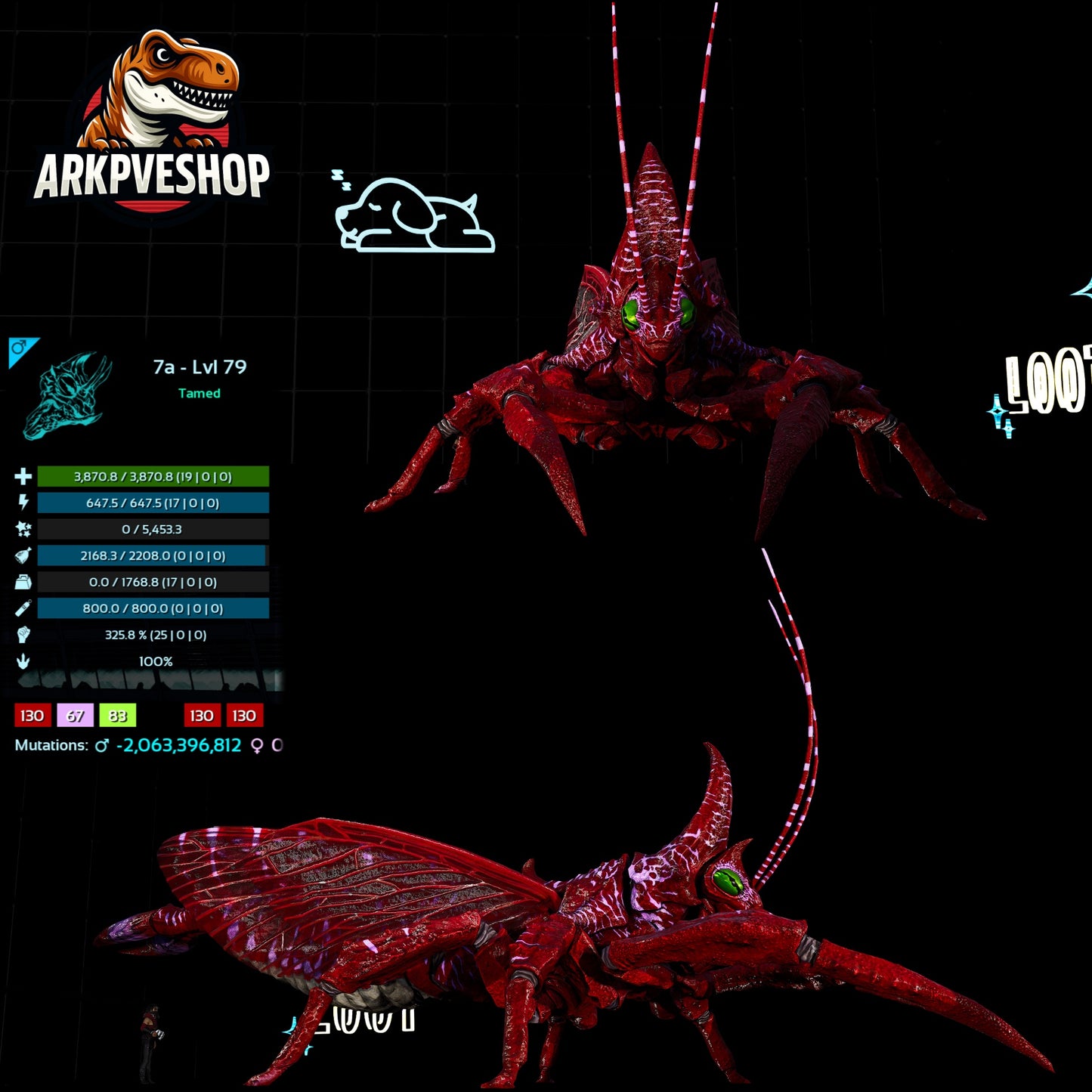Click the food drumstick stat icon
This screenshot has height=1092, width=1092.
23,556
